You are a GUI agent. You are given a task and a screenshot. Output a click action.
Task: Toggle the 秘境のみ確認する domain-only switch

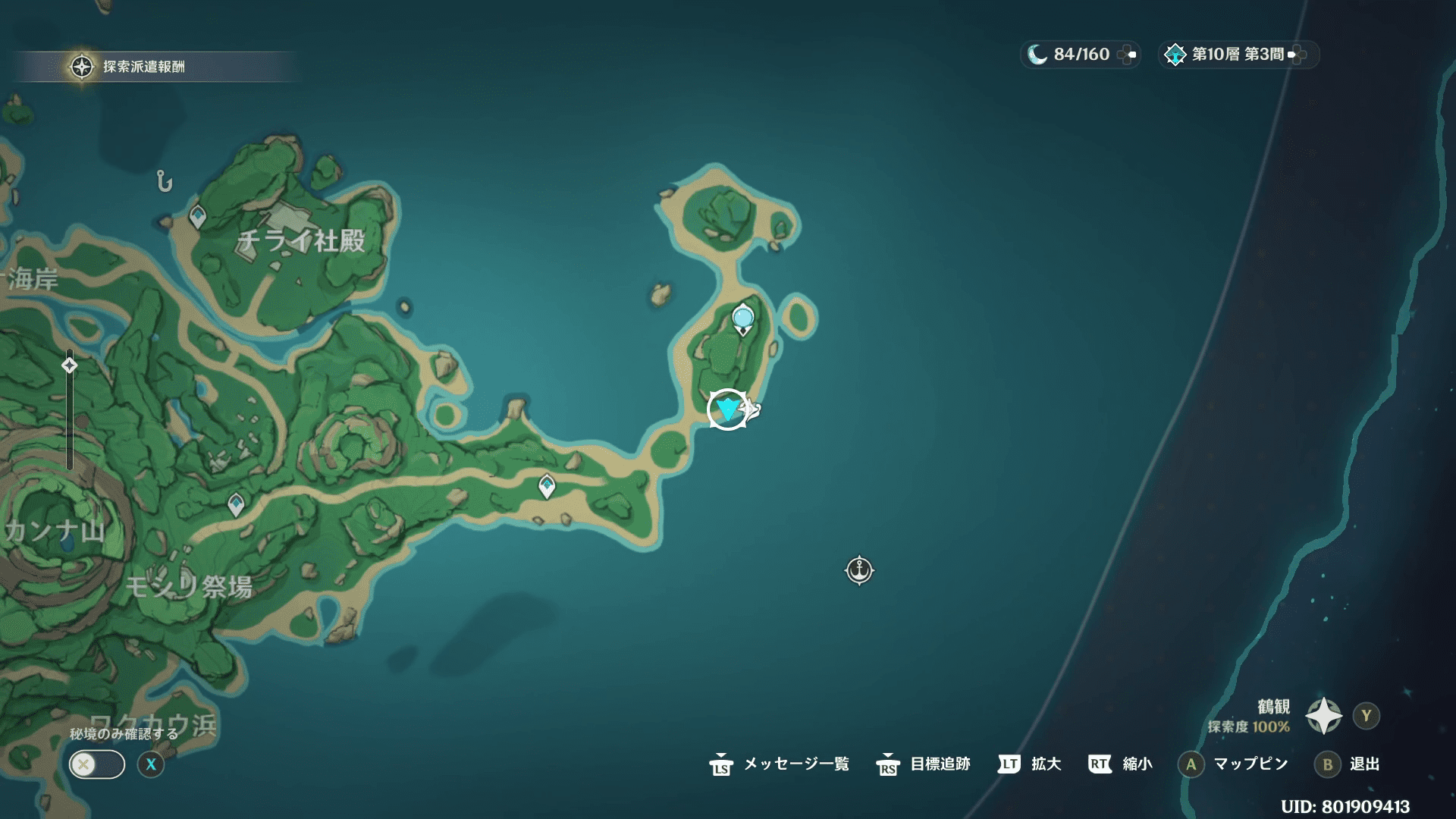[97, 764]
